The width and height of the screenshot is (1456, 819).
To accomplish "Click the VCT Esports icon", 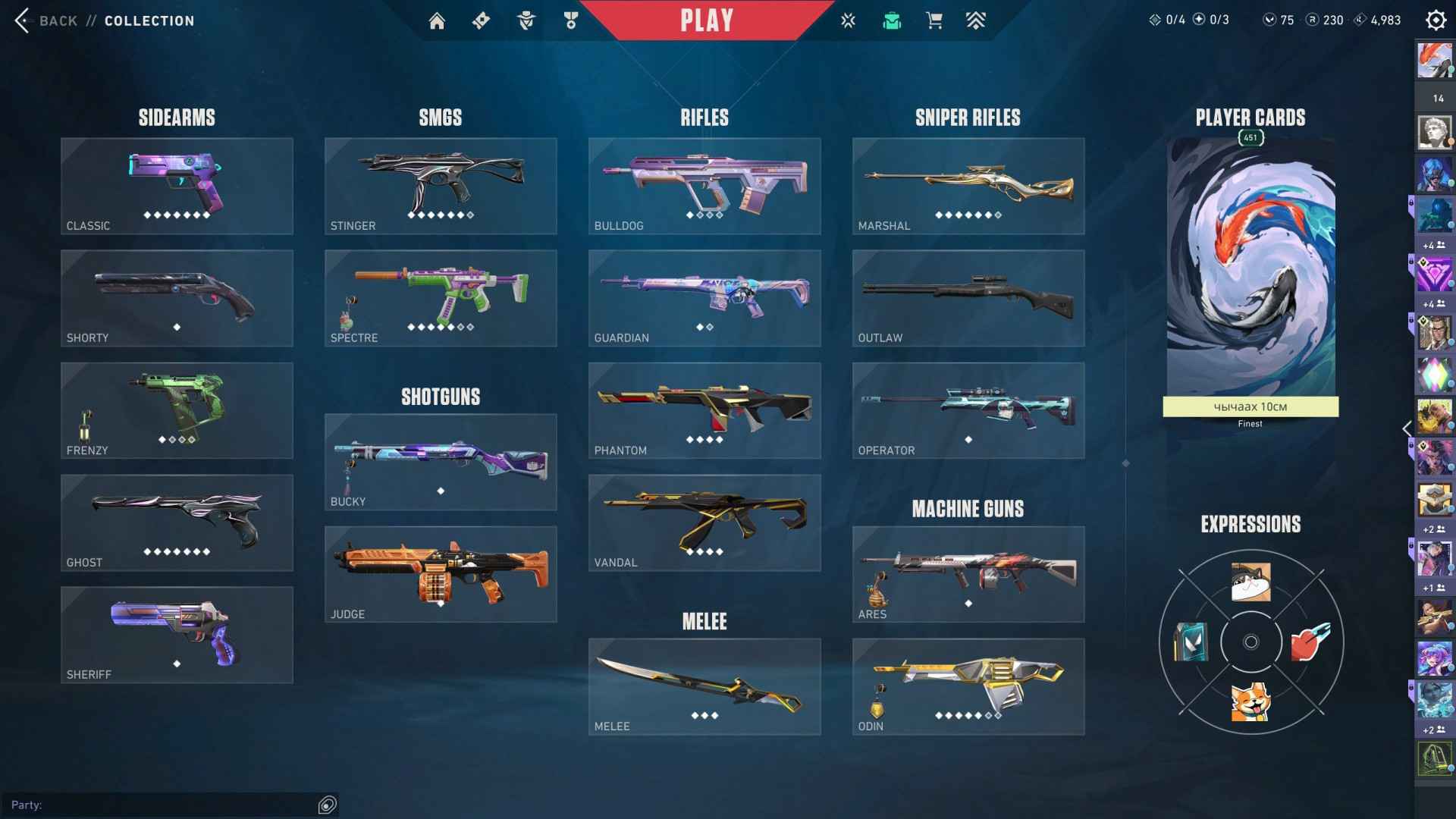I will pos(848,20).
